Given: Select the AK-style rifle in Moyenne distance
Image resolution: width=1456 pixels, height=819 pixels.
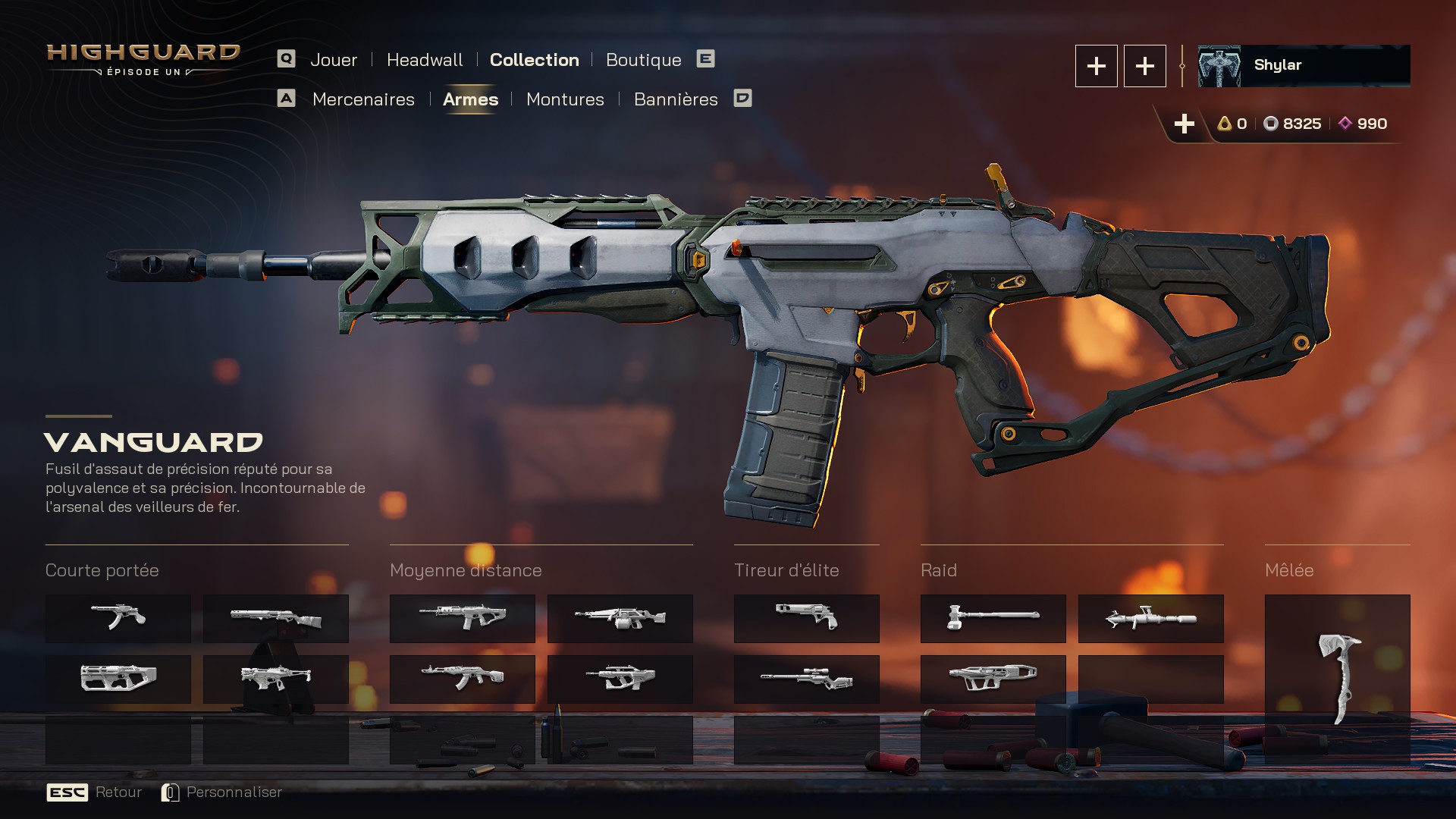Looking at the screenshot, I should pyautogui.click(x=462, y=679).
